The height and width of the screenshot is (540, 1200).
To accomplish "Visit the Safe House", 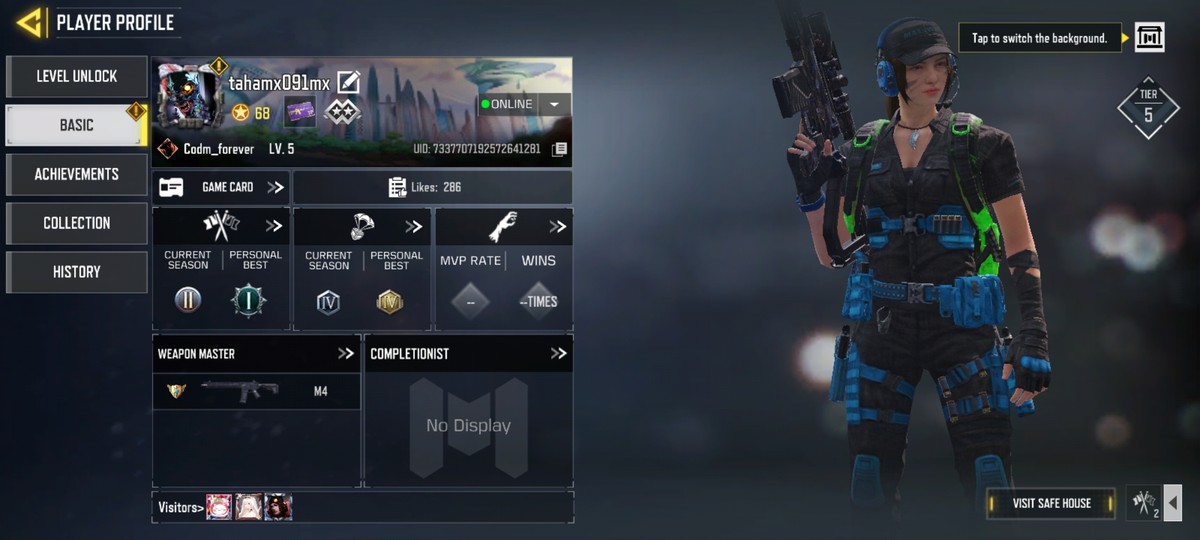I will pyautogui.click(x=1051, y=503).
